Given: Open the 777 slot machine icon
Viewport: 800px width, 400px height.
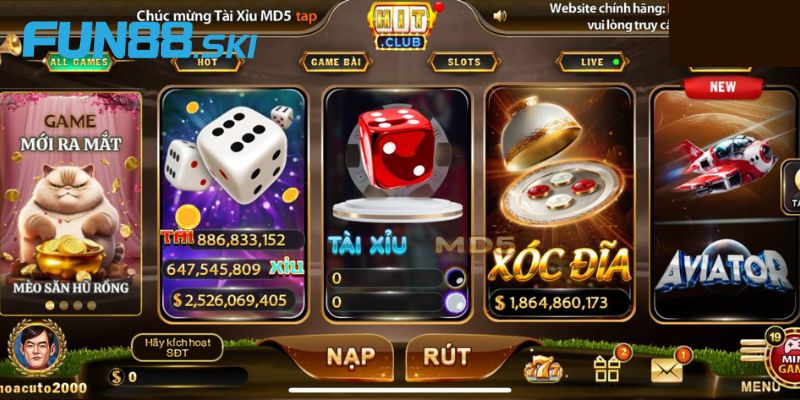Looking at the screenshot, I should [545, 369].
